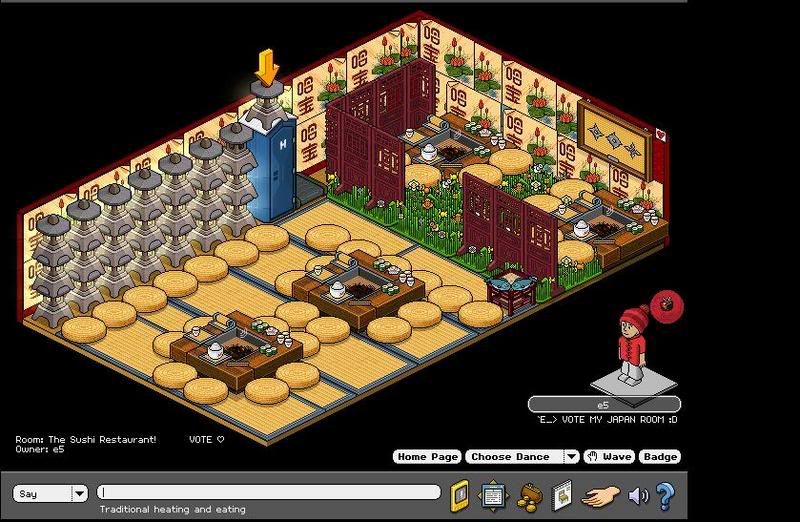Open the coin purse icon

pyautogui.click(x=528, y=494)
